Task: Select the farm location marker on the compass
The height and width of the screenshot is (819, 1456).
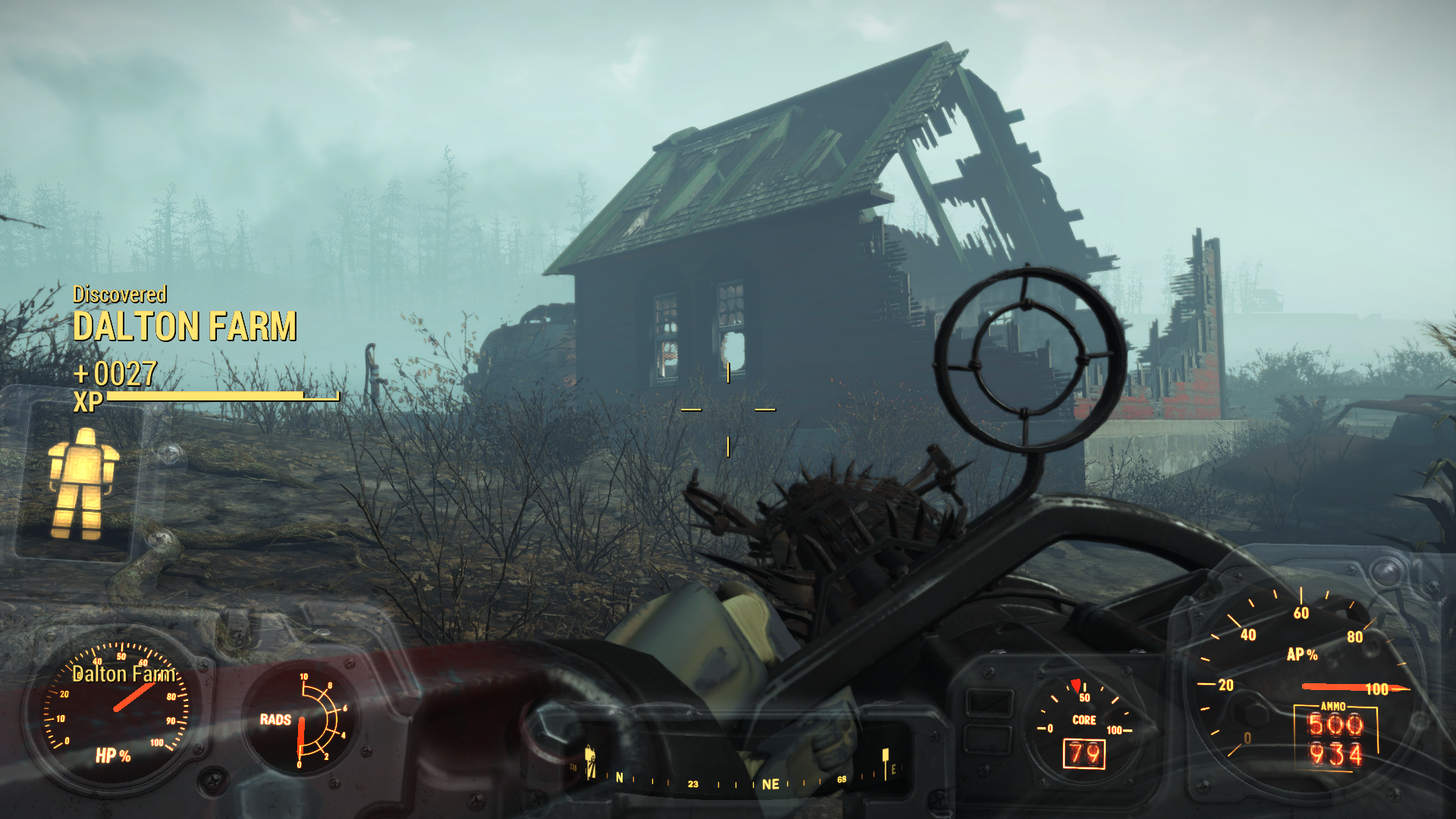Action: click(591, 761)
